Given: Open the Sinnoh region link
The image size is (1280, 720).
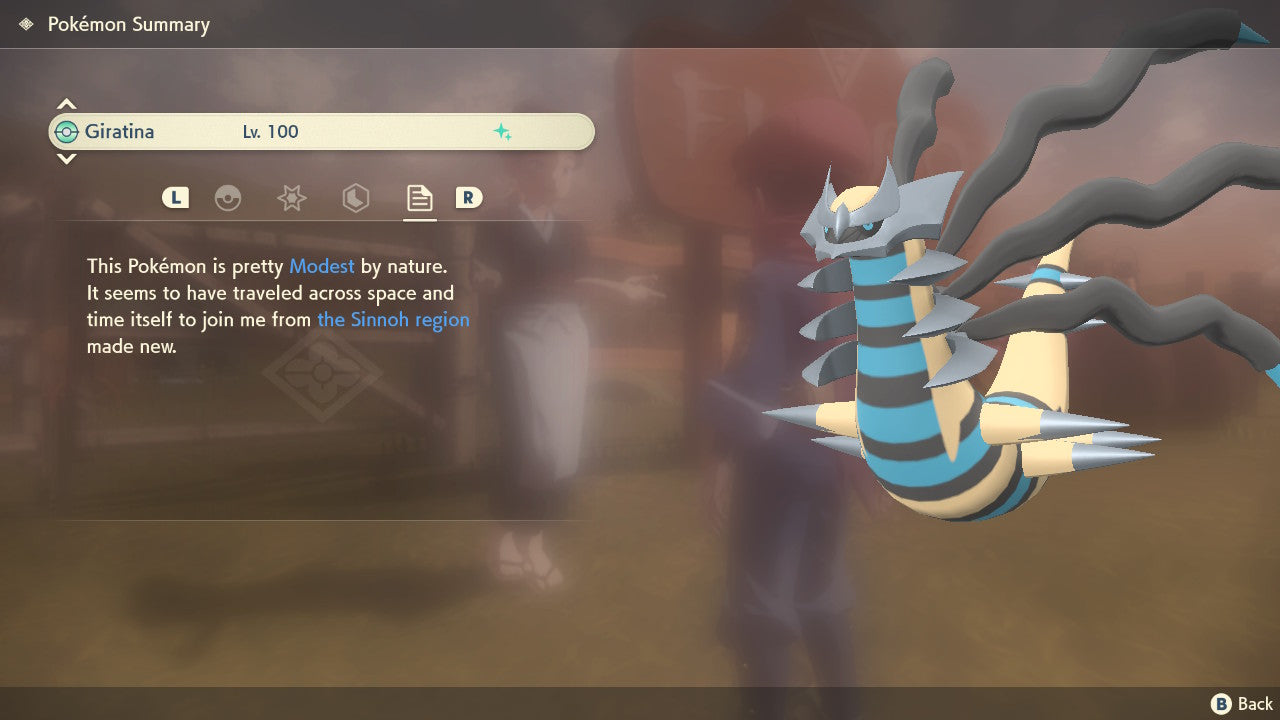Looking at the screenshot, I should 393,319.
